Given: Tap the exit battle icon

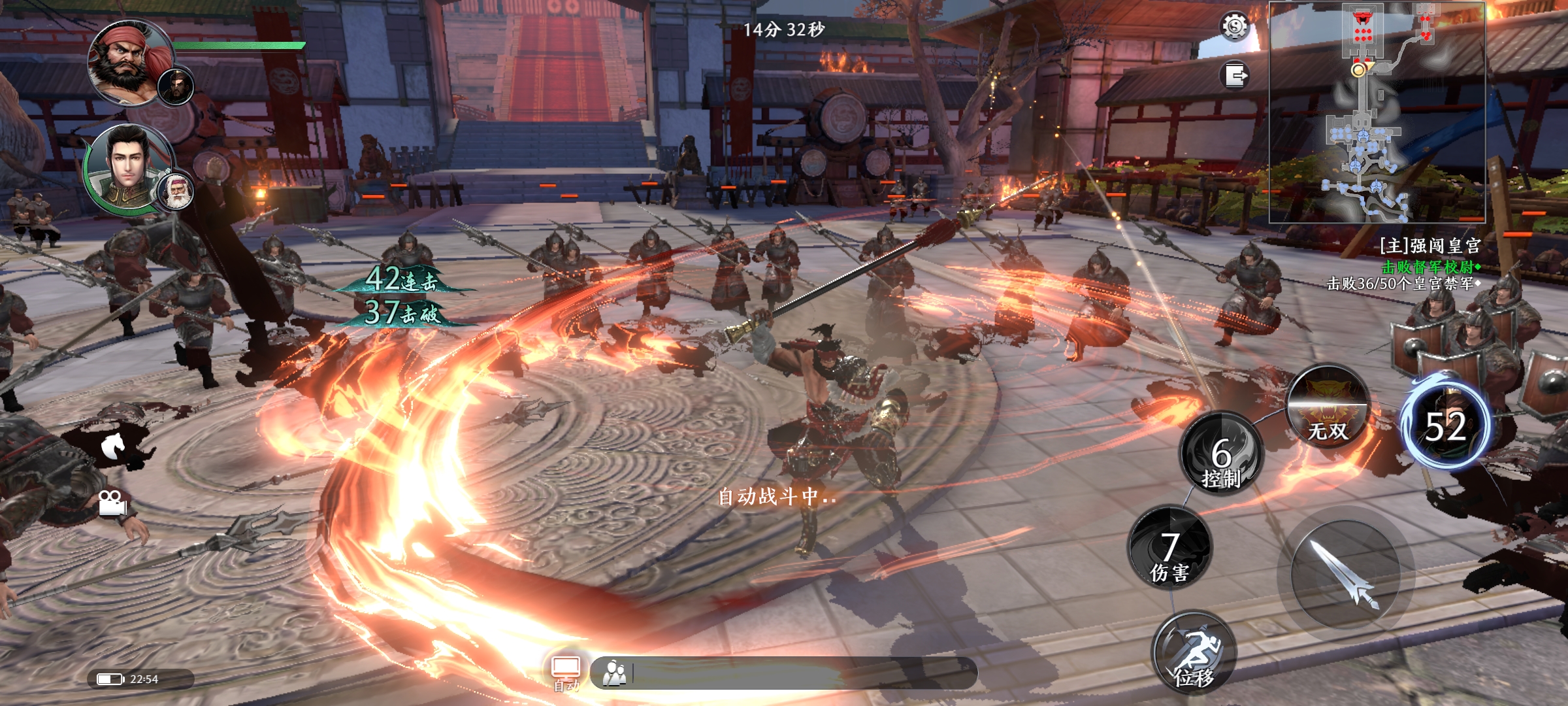Looking at the screenshot, I should click(1234, 75).
